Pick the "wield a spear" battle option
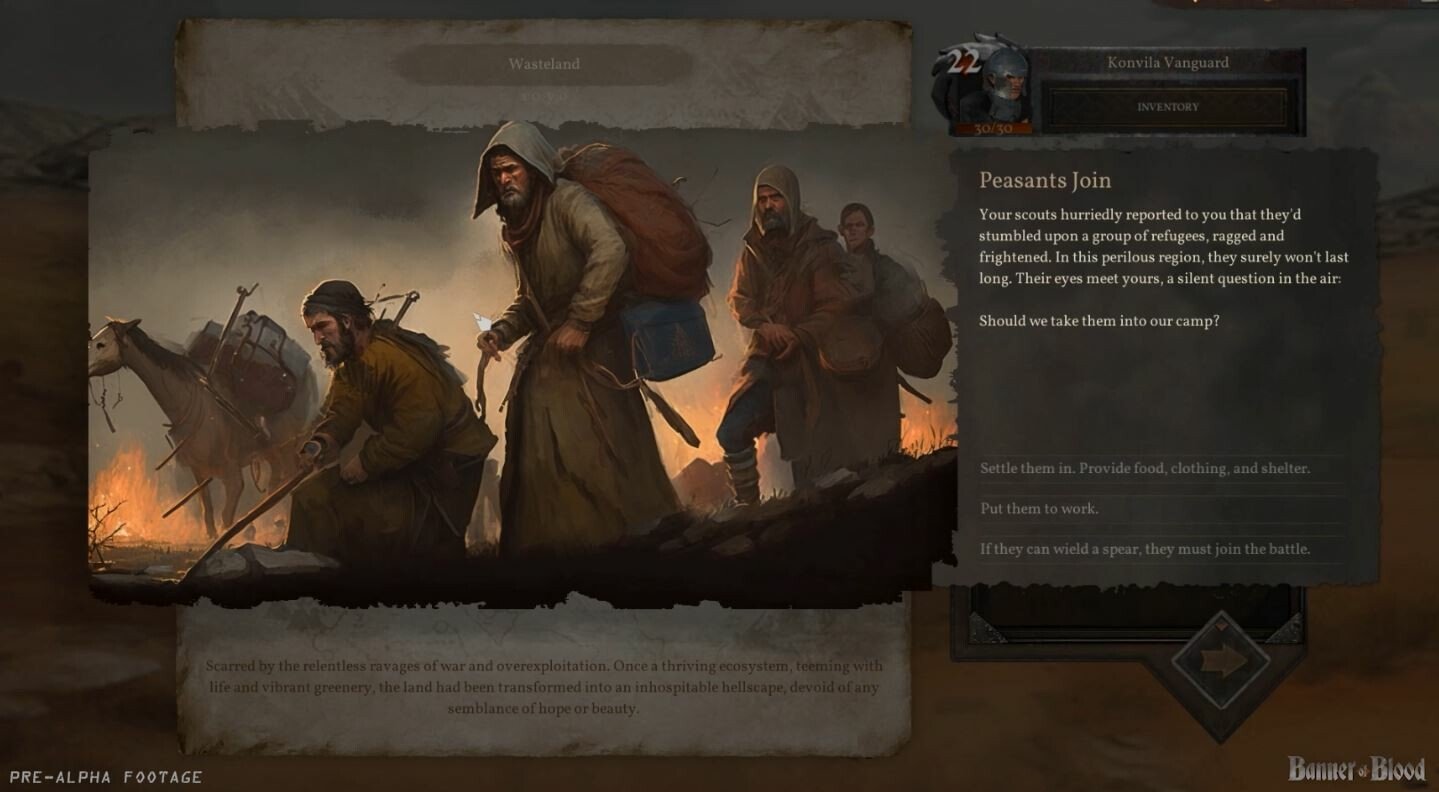Screen dimensions: 1439x792 coord(1144,549)
